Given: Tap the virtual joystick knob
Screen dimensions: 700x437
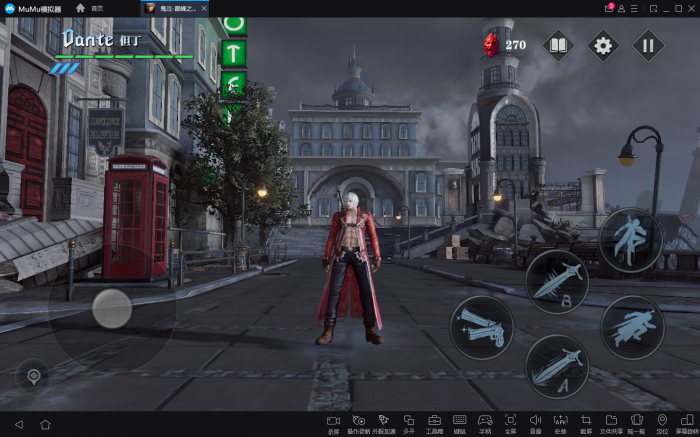Looking at the screenshot, I should tap(112, 308).
